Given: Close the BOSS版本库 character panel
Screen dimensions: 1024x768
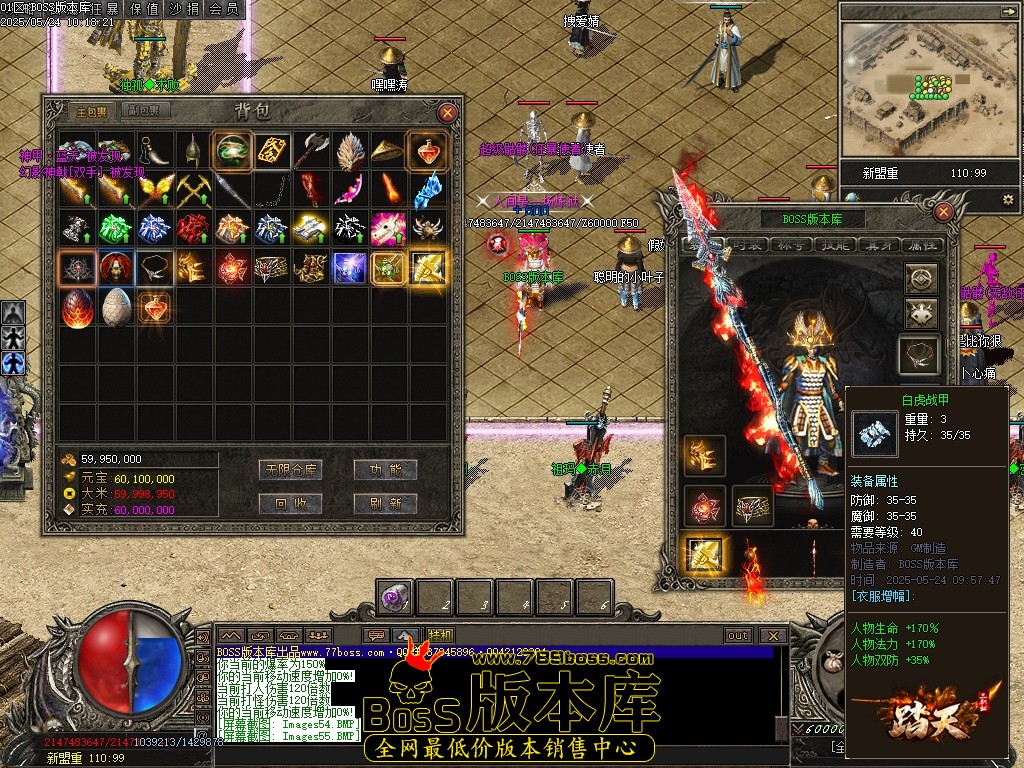Looking at the screenshot, I should click(x=943, y=212).
